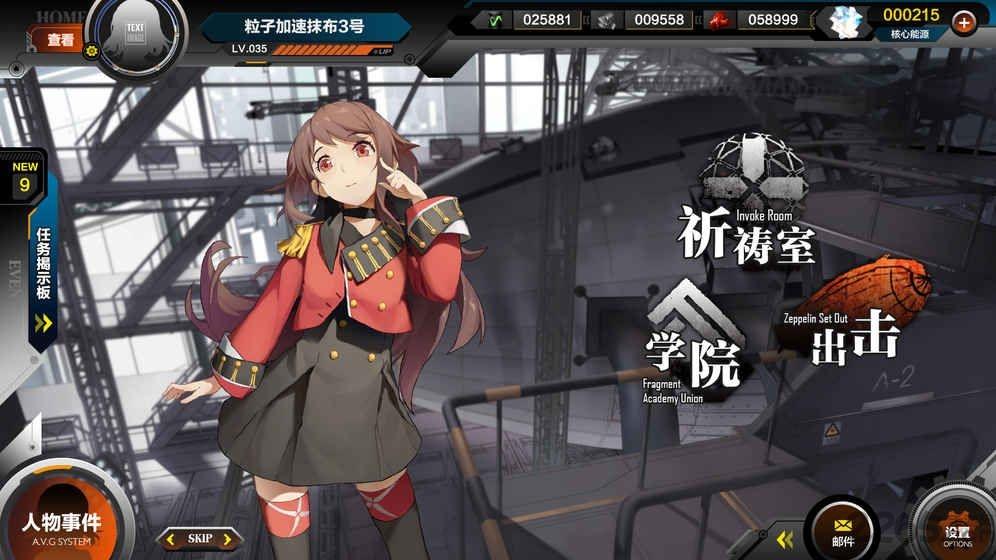
Task: Select 出击 Zeppelin Set Out
Action: tap(852, 320)
